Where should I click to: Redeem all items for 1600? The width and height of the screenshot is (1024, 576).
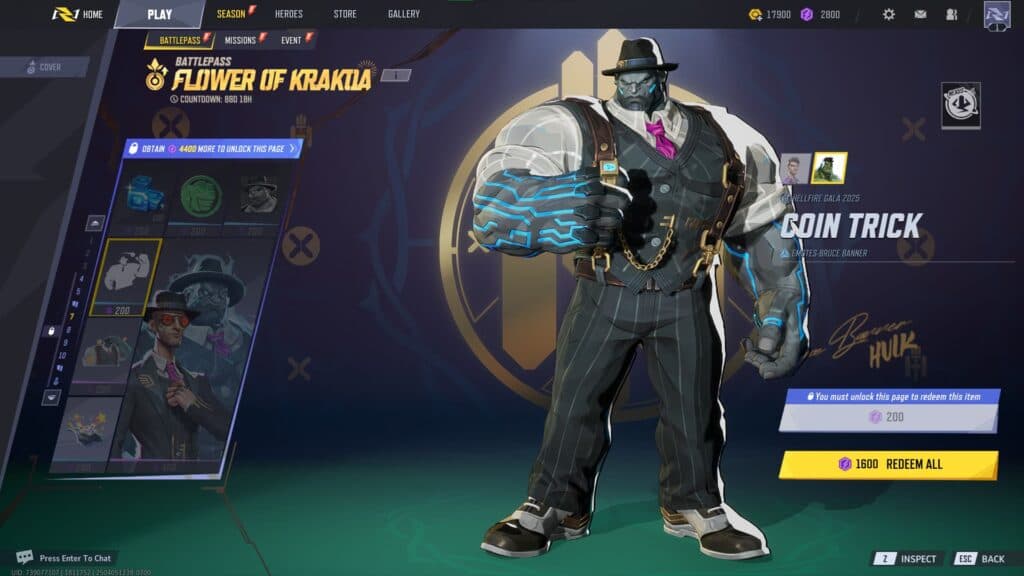click(x=888, y=464)
